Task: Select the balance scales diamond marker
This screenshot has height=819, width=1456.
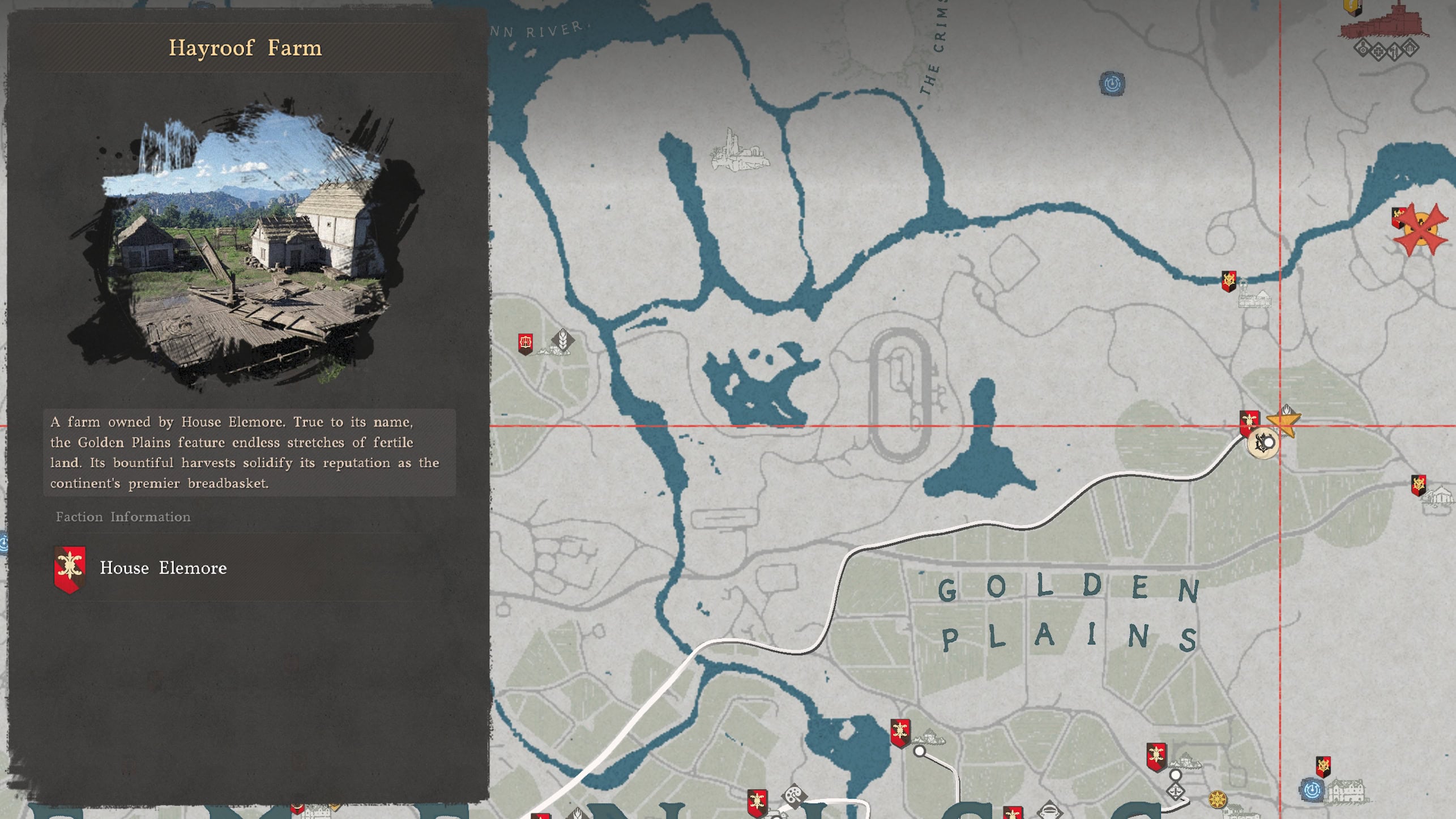Action: coord(1176,792)
